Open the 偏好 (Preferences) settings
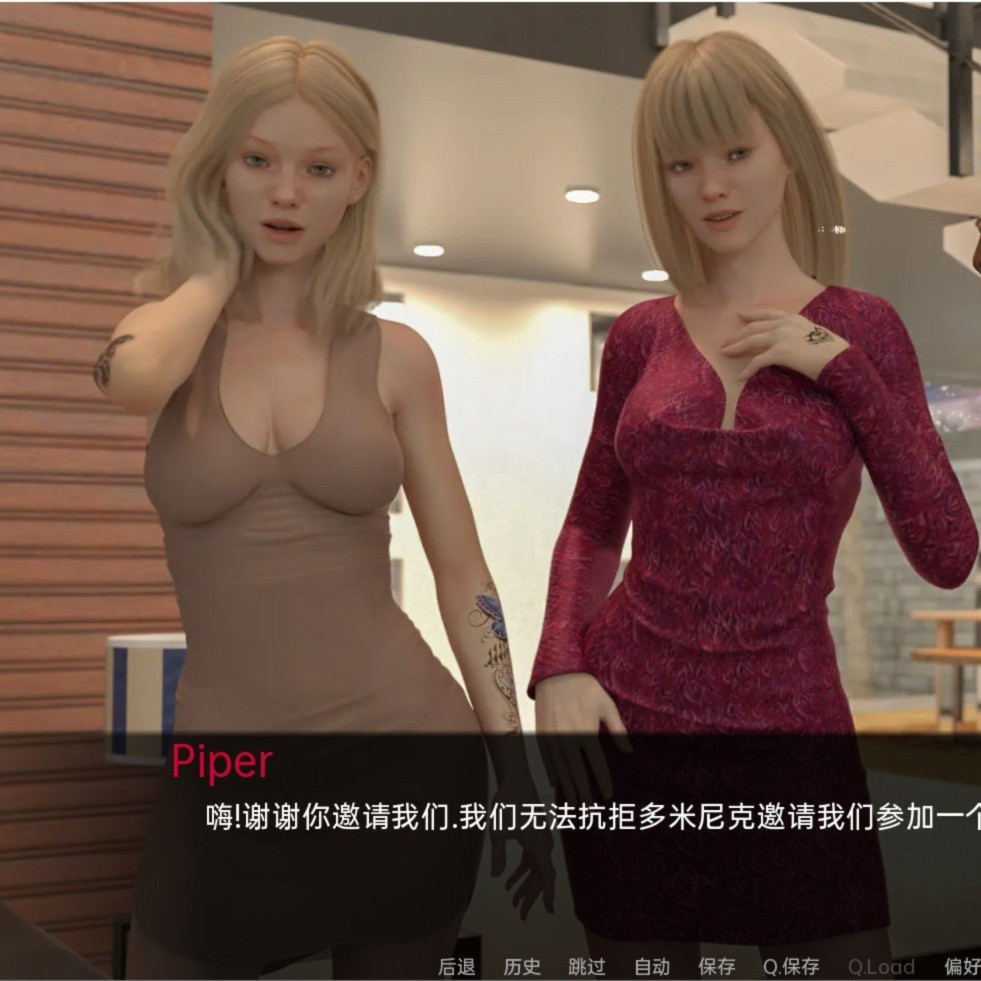 [x=962, y=966]
